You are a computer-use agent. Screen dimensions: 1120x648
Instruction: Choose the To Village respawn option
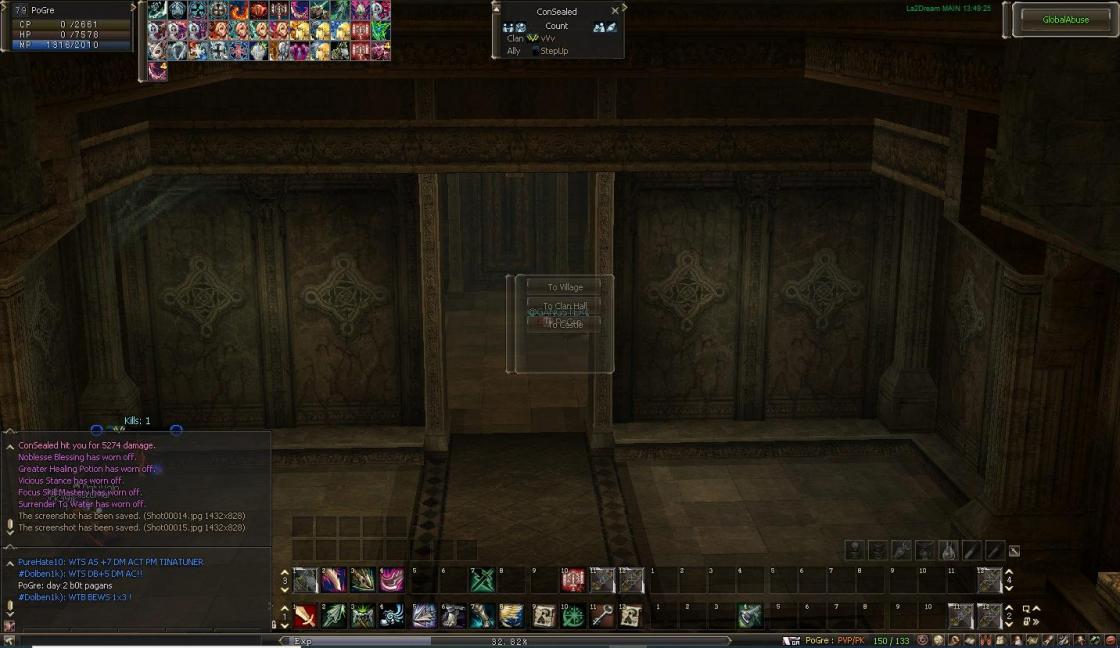point(564,287)
